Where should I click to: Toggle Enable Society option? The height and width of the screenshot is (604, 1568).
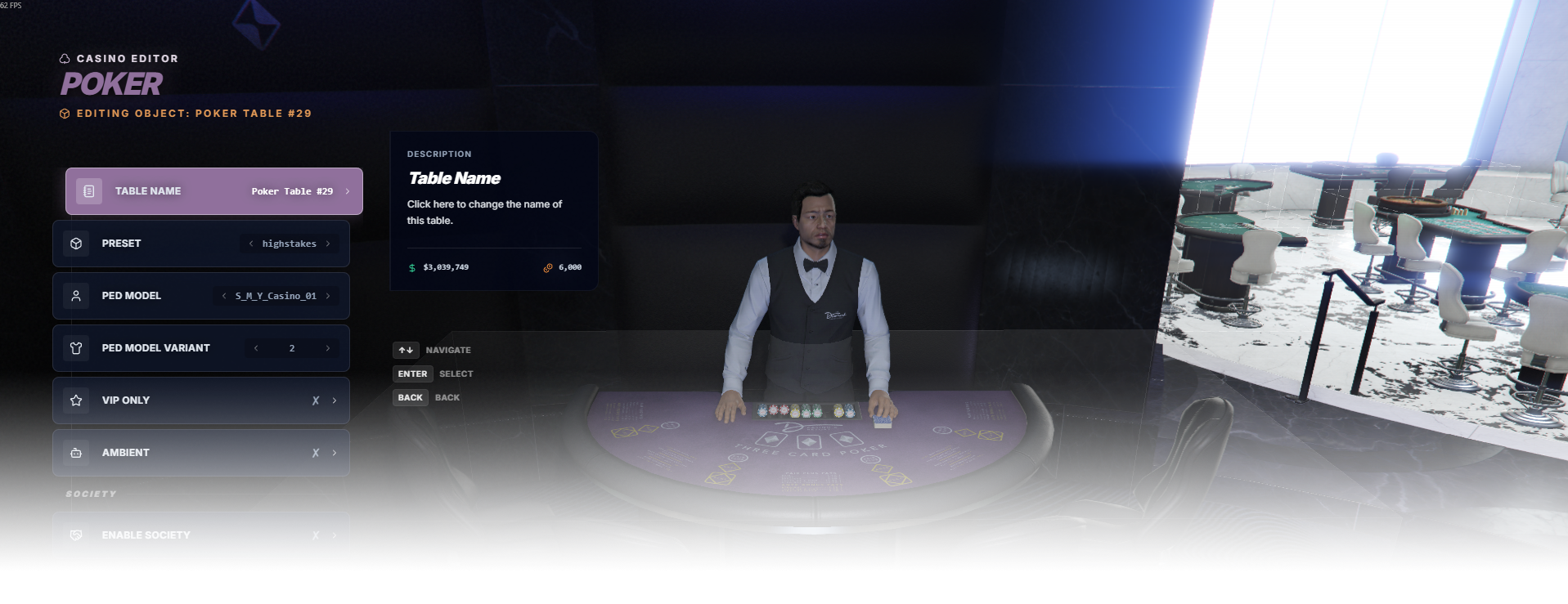click(200, 535)
